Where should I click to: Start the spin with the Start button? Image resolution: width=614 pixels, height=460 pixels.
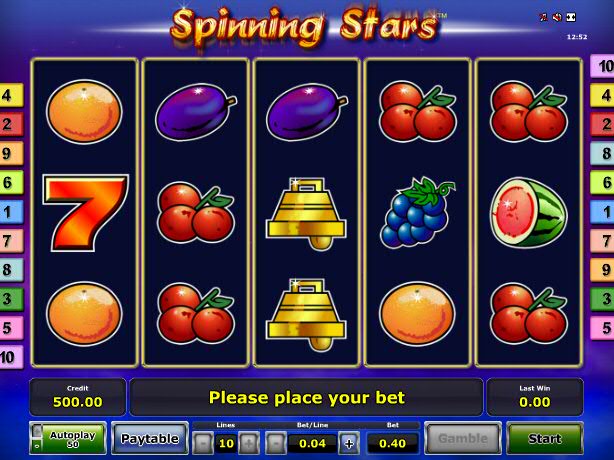click(x=544, y=438)
